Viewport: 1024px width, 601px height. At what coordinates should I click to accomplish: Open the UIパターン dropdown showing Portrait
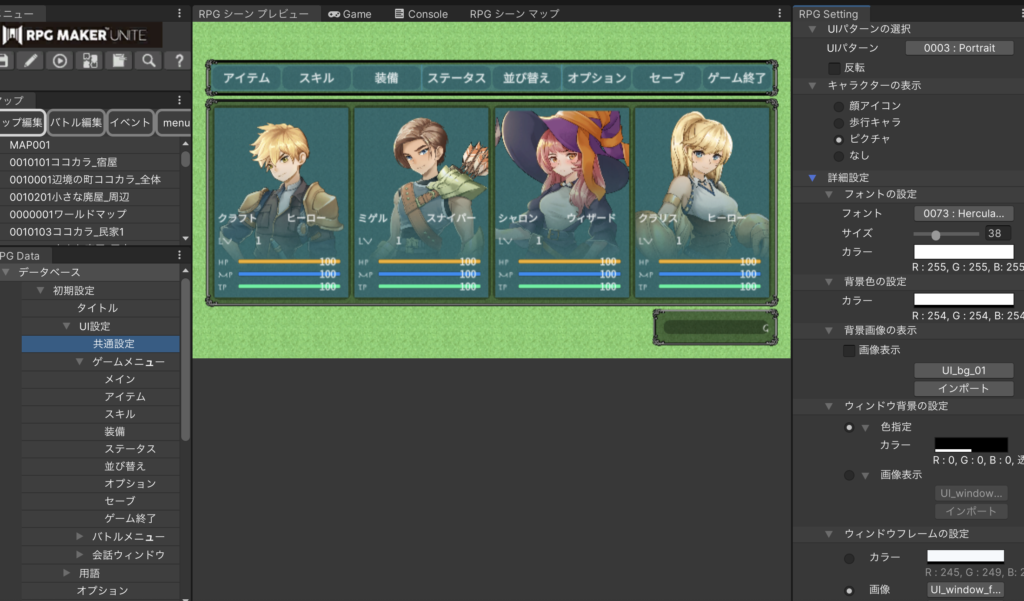pyautogui.click(x=959, y=48)
